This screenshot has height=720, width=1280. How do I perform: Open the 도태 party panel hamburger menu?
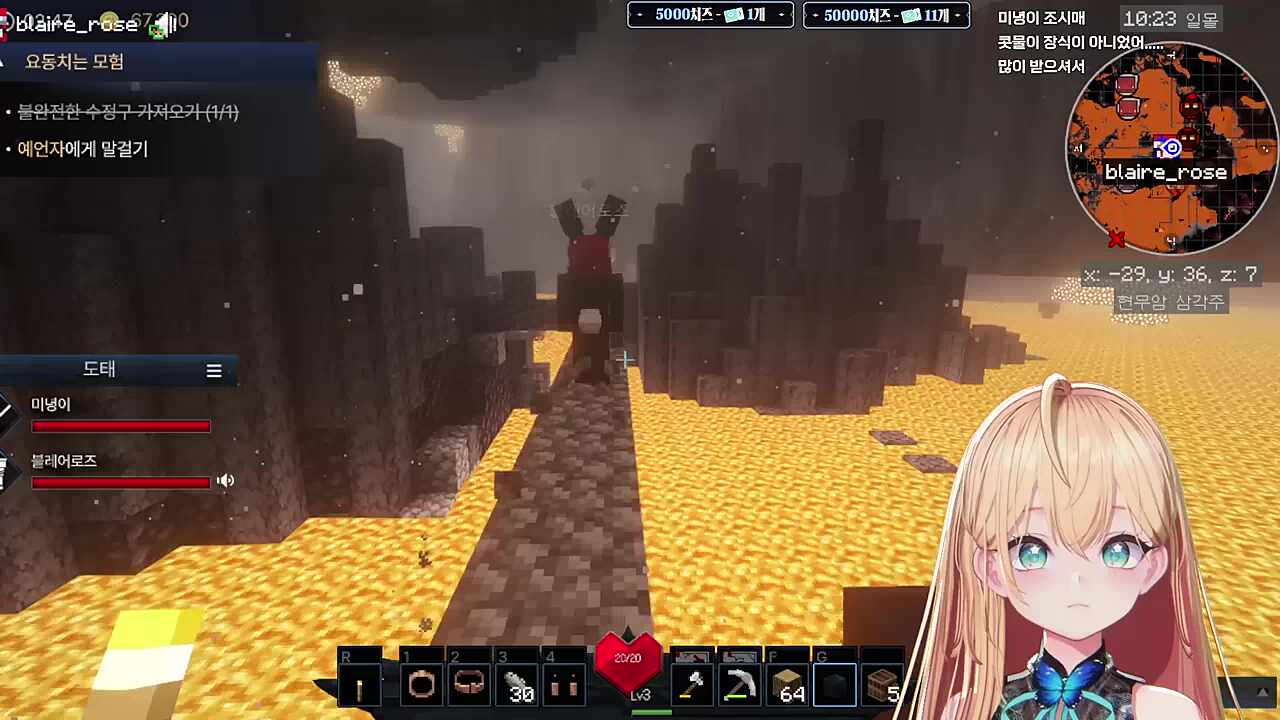coord(214,370)
